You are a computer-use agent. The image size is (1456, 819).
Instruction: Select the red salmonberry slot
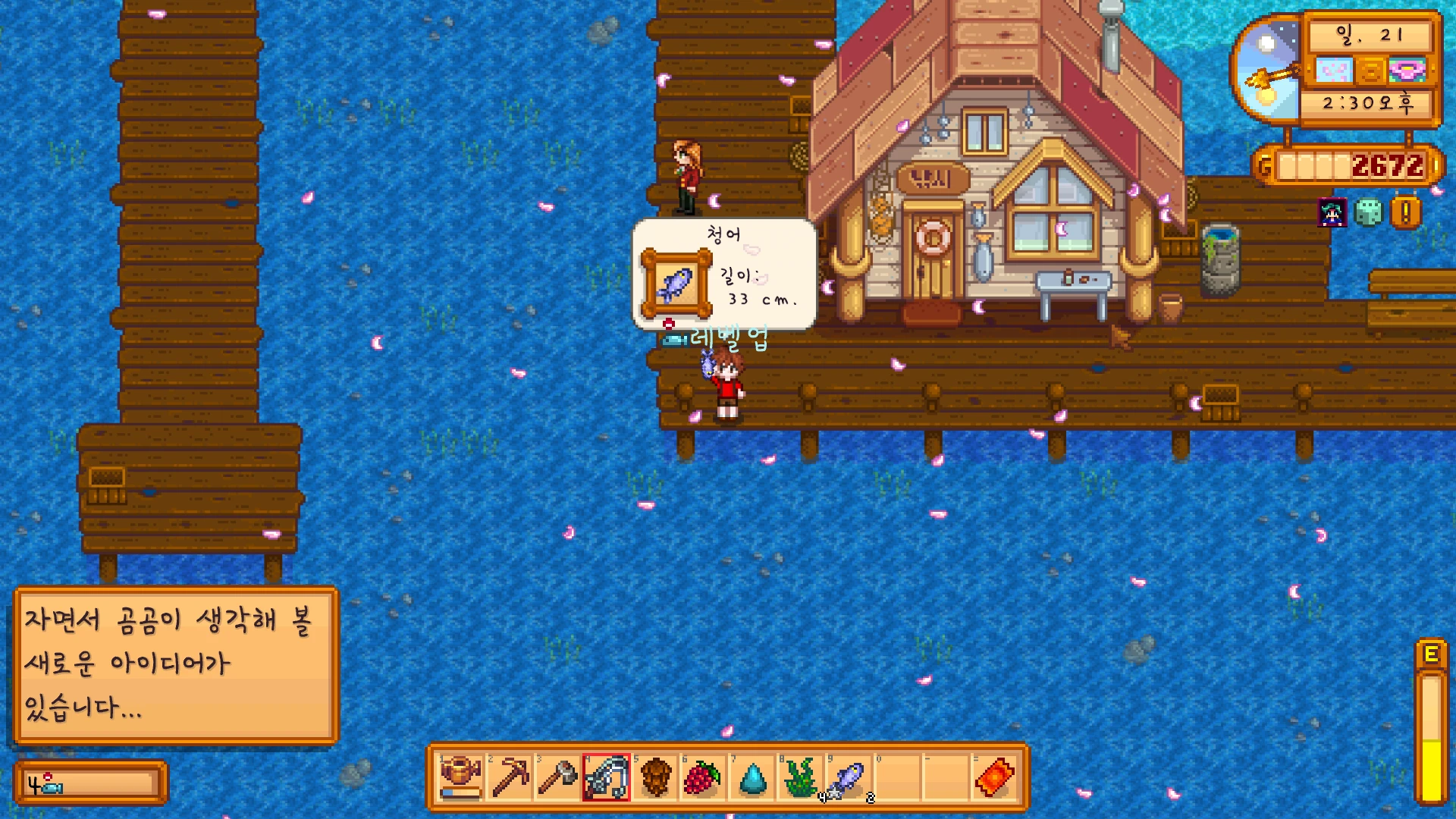pyautogui.click(x=703, y=777)
